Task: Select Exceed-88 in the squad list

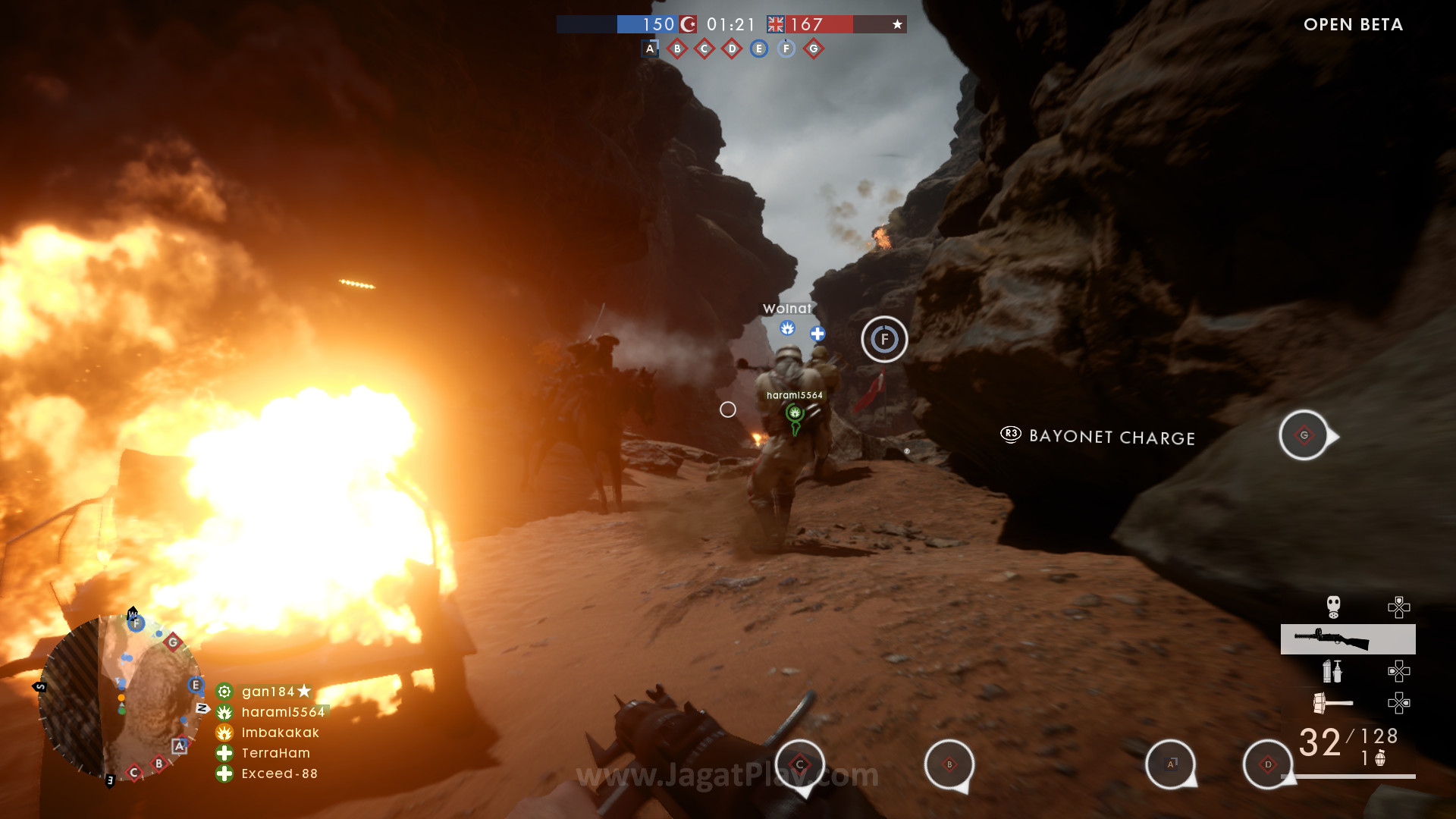Action: click(279, 773)
